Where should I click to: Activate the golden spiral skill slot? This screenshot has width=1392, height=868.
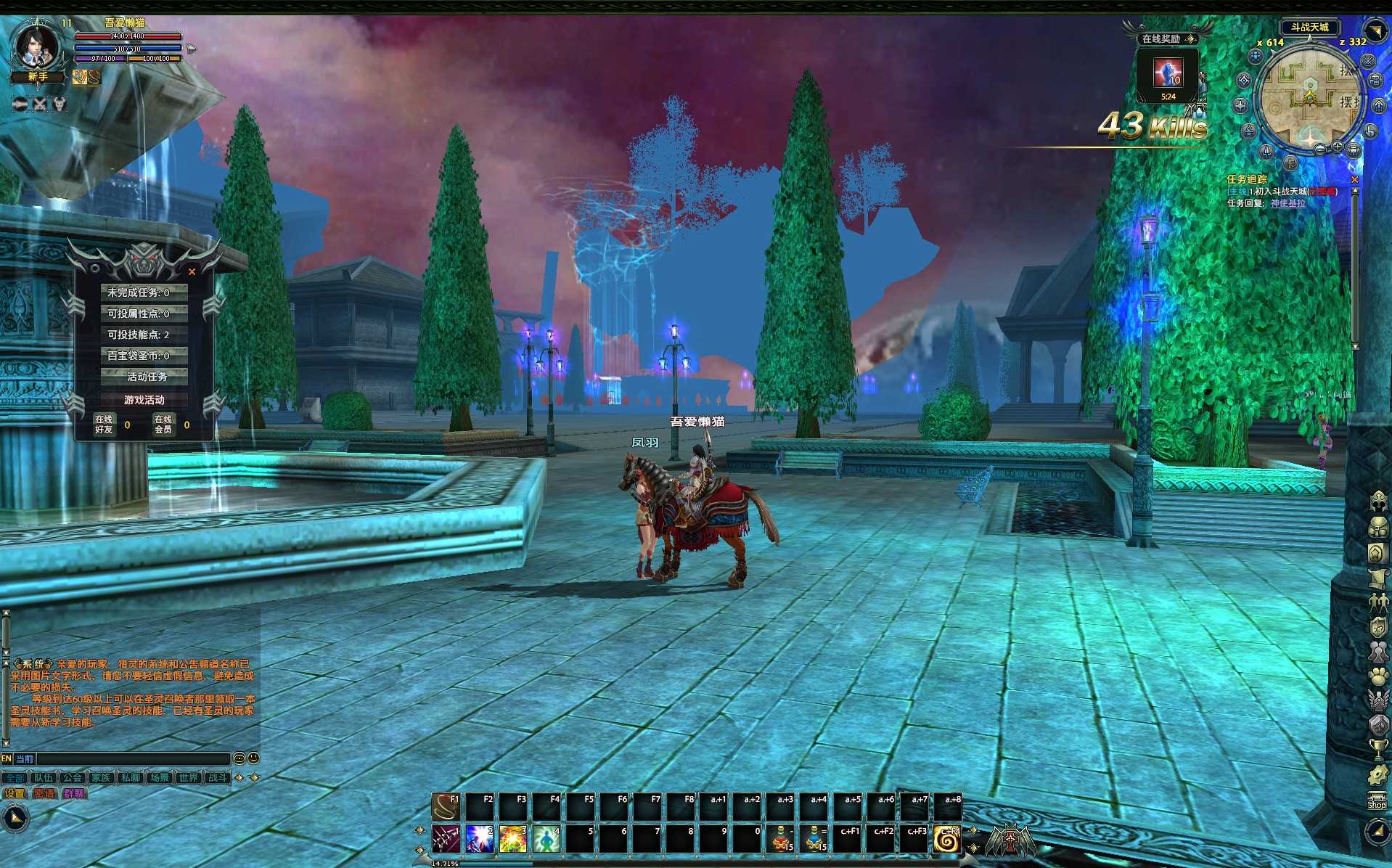[x=946, y=839]
